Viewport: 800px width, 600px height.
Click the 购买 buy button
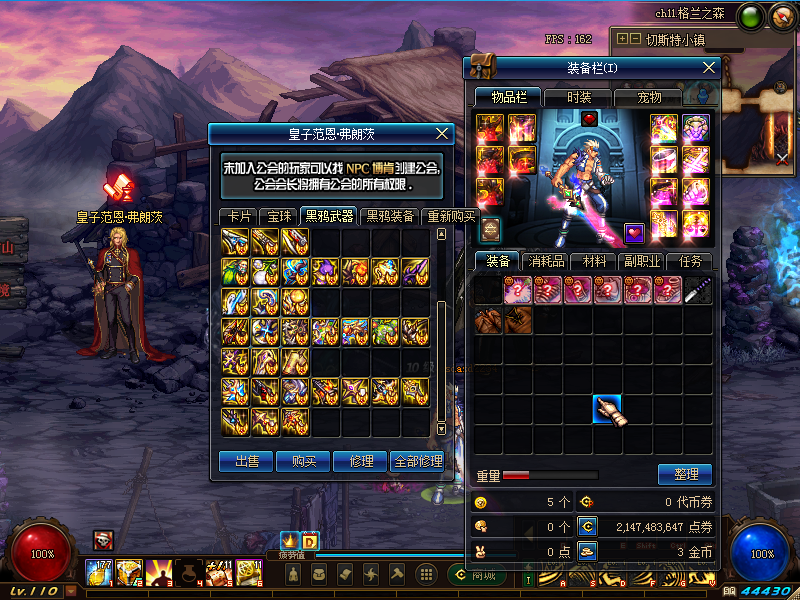[303, 461]
